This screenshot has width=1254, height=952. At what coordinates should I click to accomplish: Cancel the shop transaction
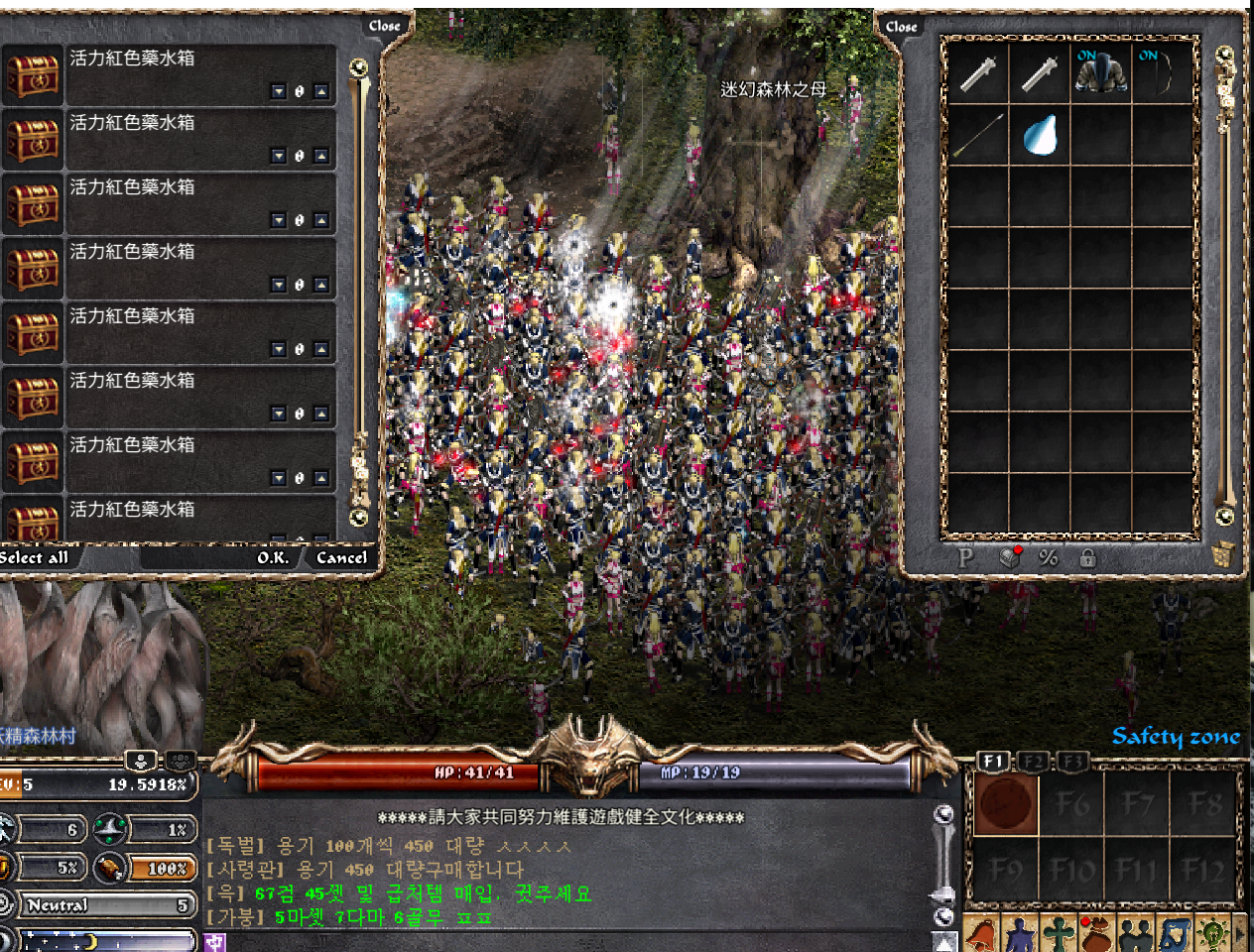341,557
